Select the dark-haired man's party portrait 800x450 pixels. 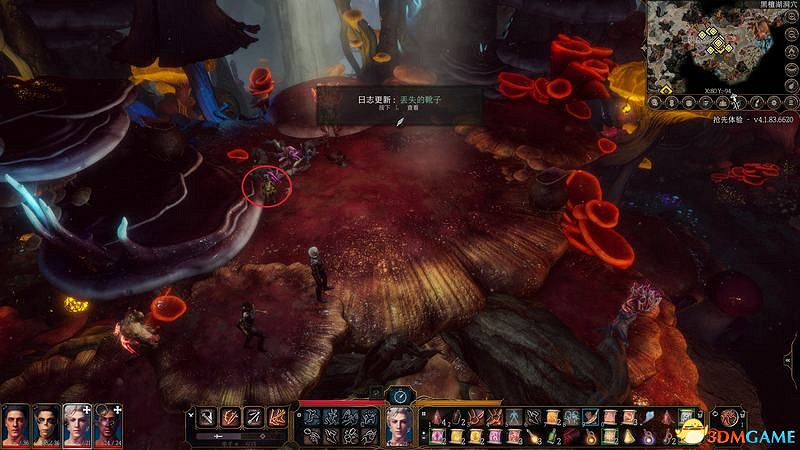pyautogui.click(x=16, y=424)
